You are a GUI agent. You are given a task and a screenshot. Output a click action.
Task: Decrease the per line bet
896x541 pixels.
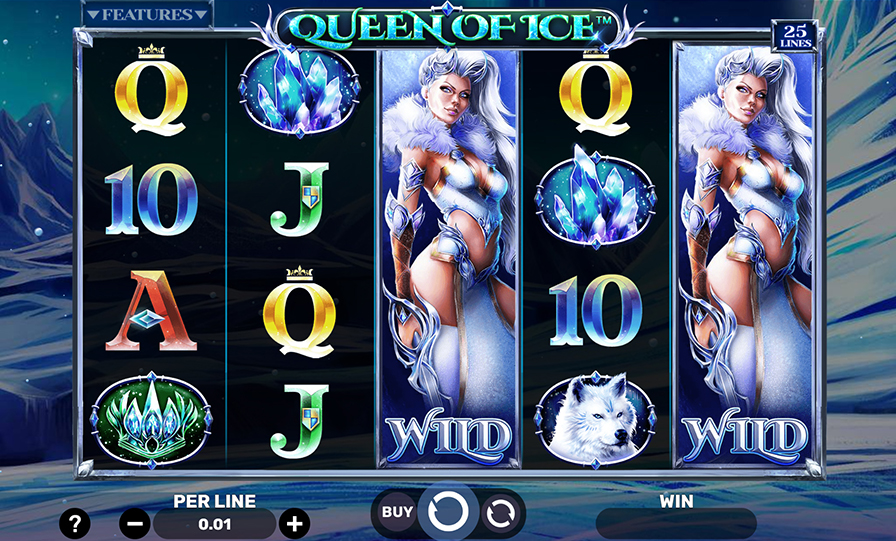click(x=136, y=523)
